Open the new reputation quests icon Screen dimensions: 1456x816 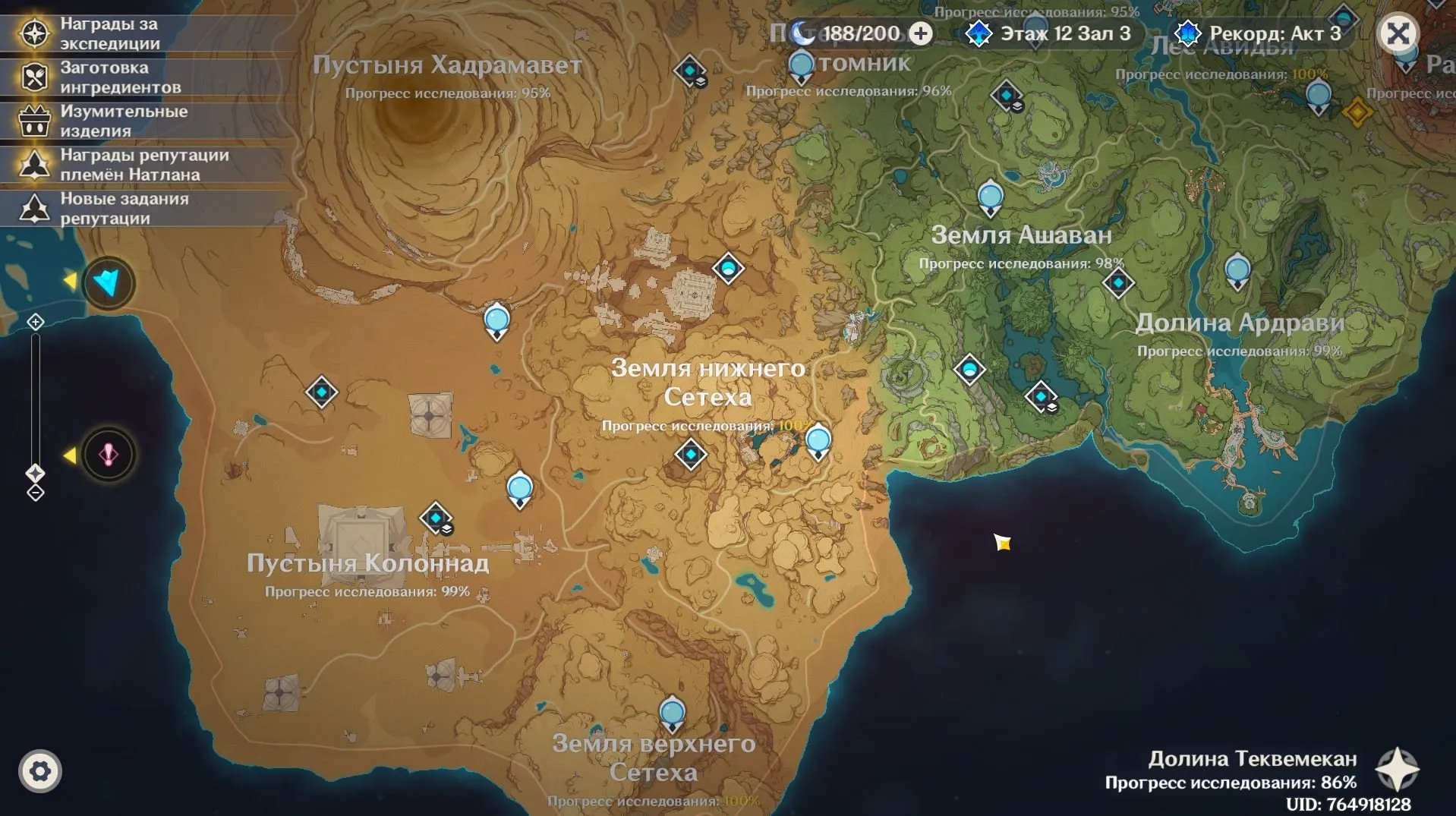pos(34,207)
